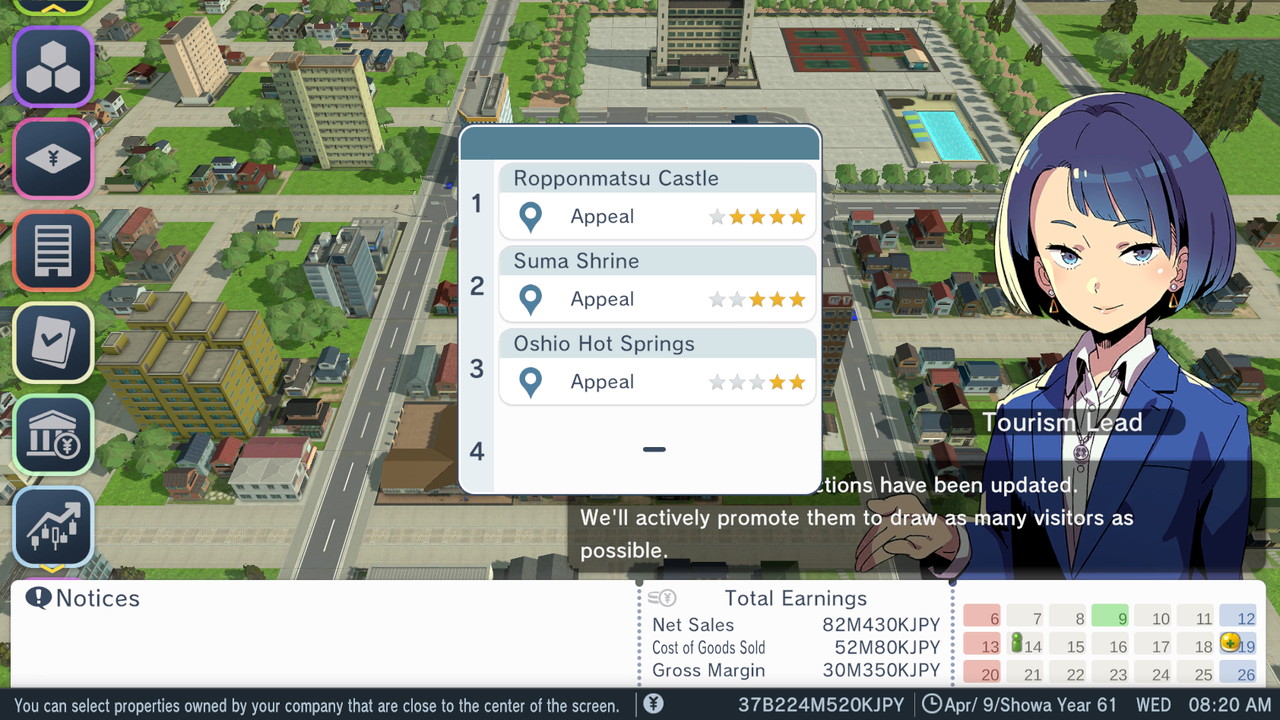This screenshot has width=1280, height=720.
Task: Open the reports clipboard panel
Action: (53, 342)
